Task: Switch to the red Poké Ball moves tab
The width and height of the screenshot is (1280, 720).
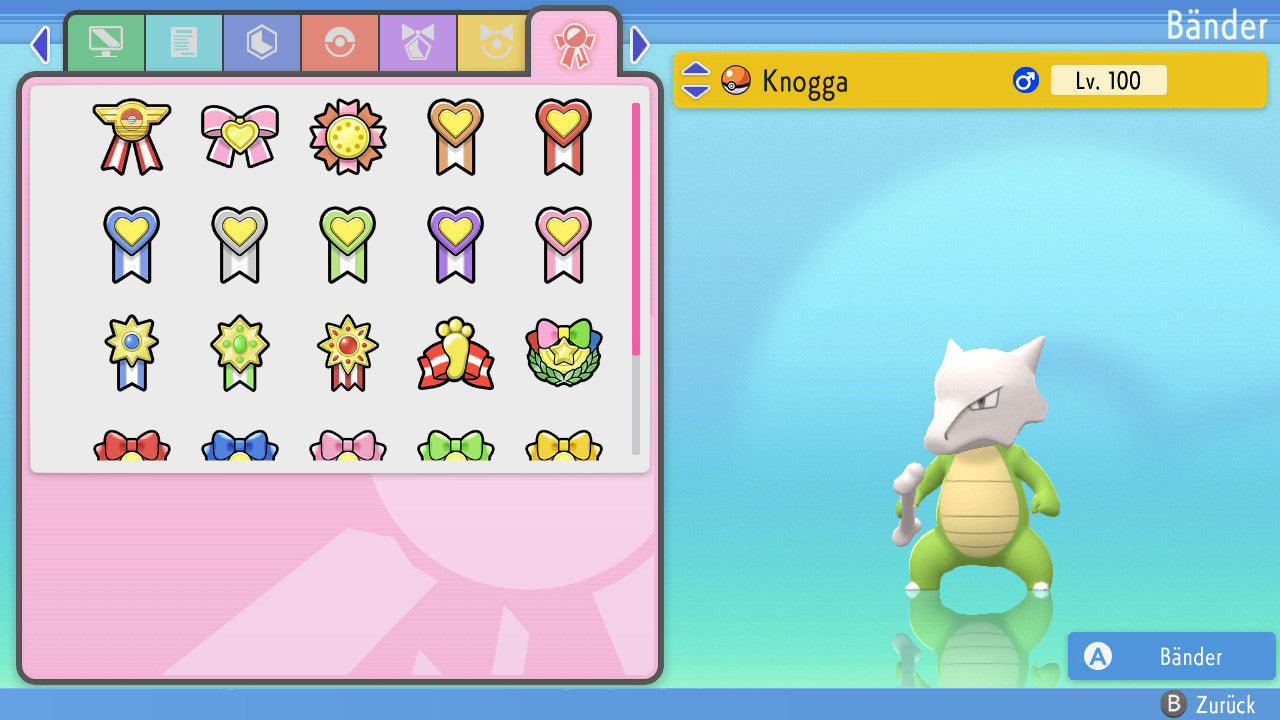Action: (339, 42)
